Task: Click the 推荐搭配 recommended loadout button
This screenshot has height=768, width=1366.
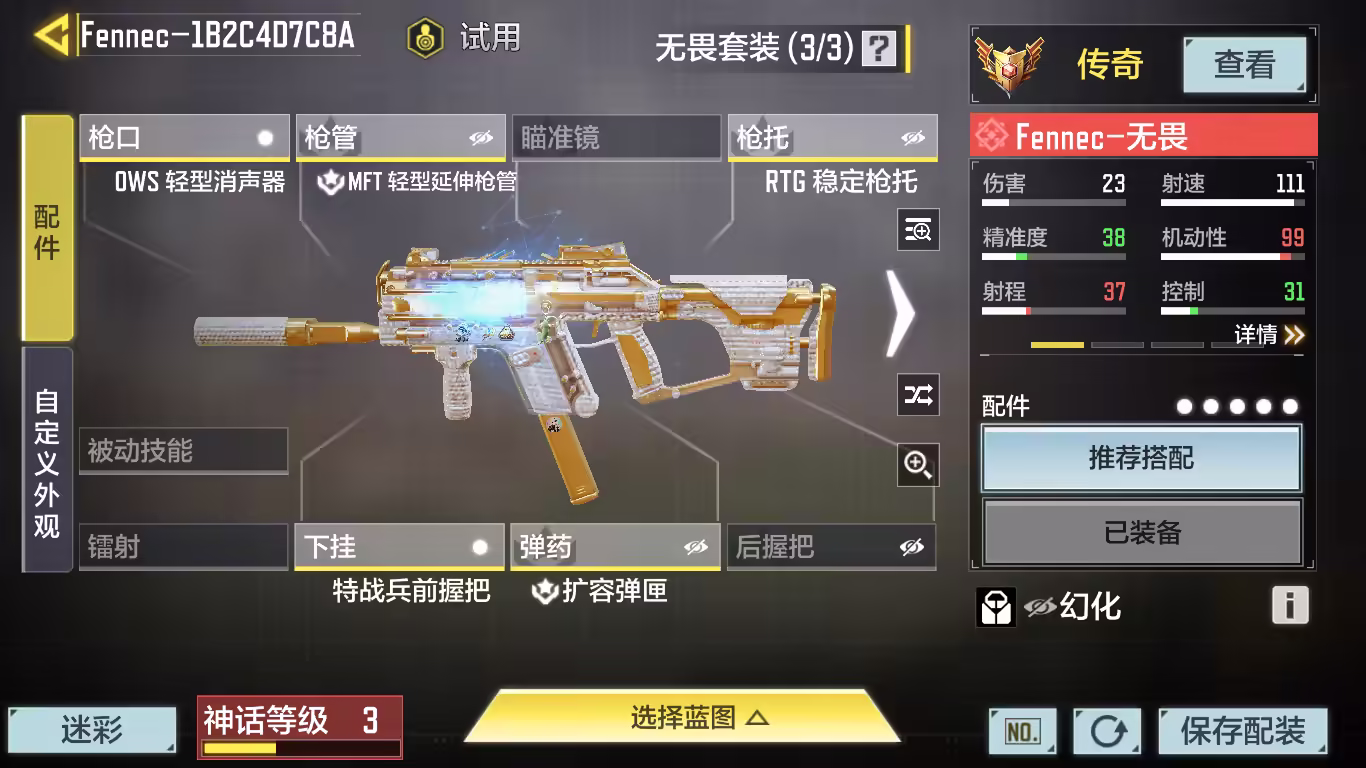Action: click(x=1141, y=459)
